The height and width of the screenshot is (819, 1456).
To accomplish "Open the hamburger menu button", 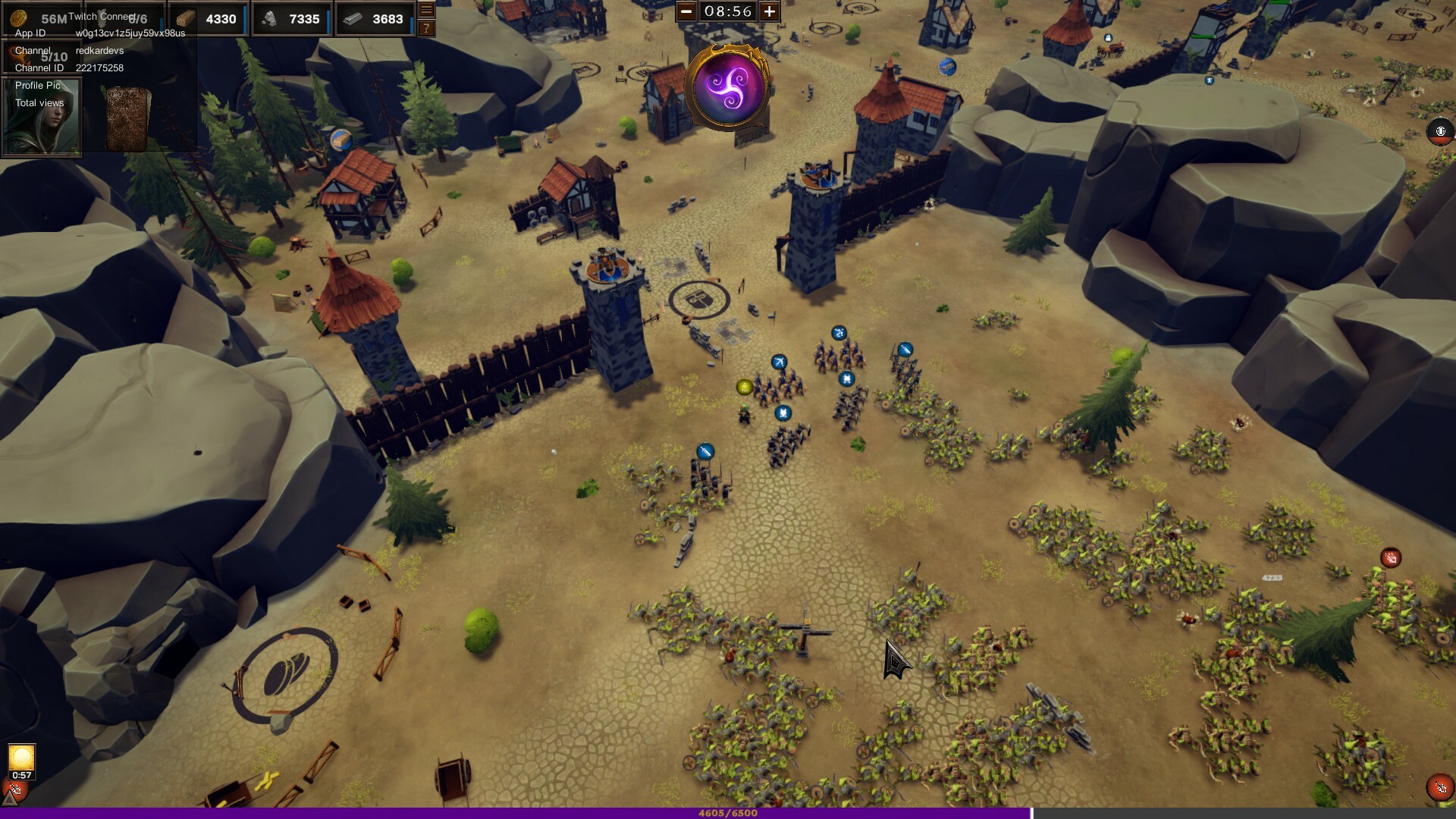I will [426, 10].
